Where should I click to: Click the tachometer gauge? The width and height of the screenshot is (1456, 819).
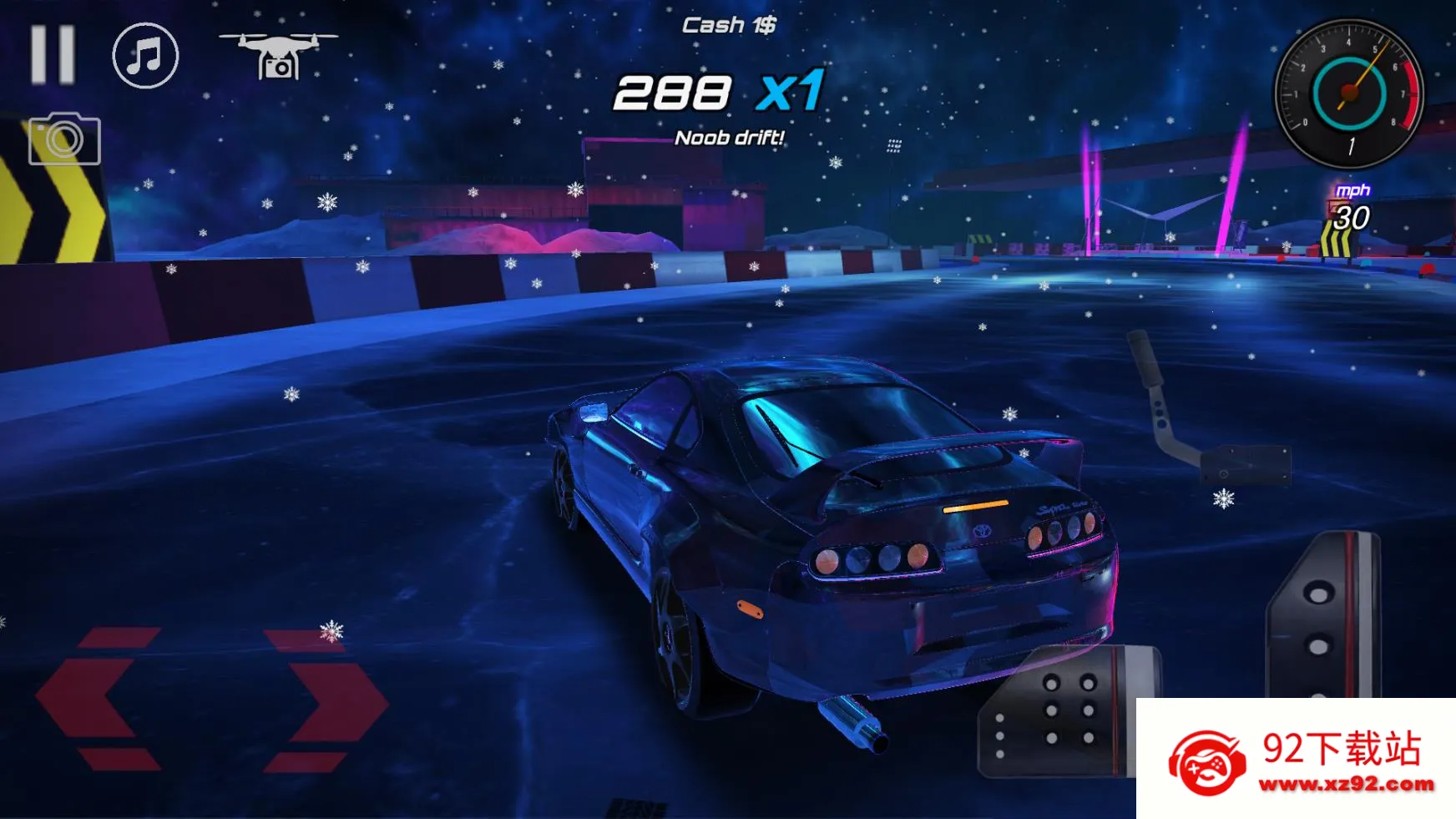[1350, 92]
